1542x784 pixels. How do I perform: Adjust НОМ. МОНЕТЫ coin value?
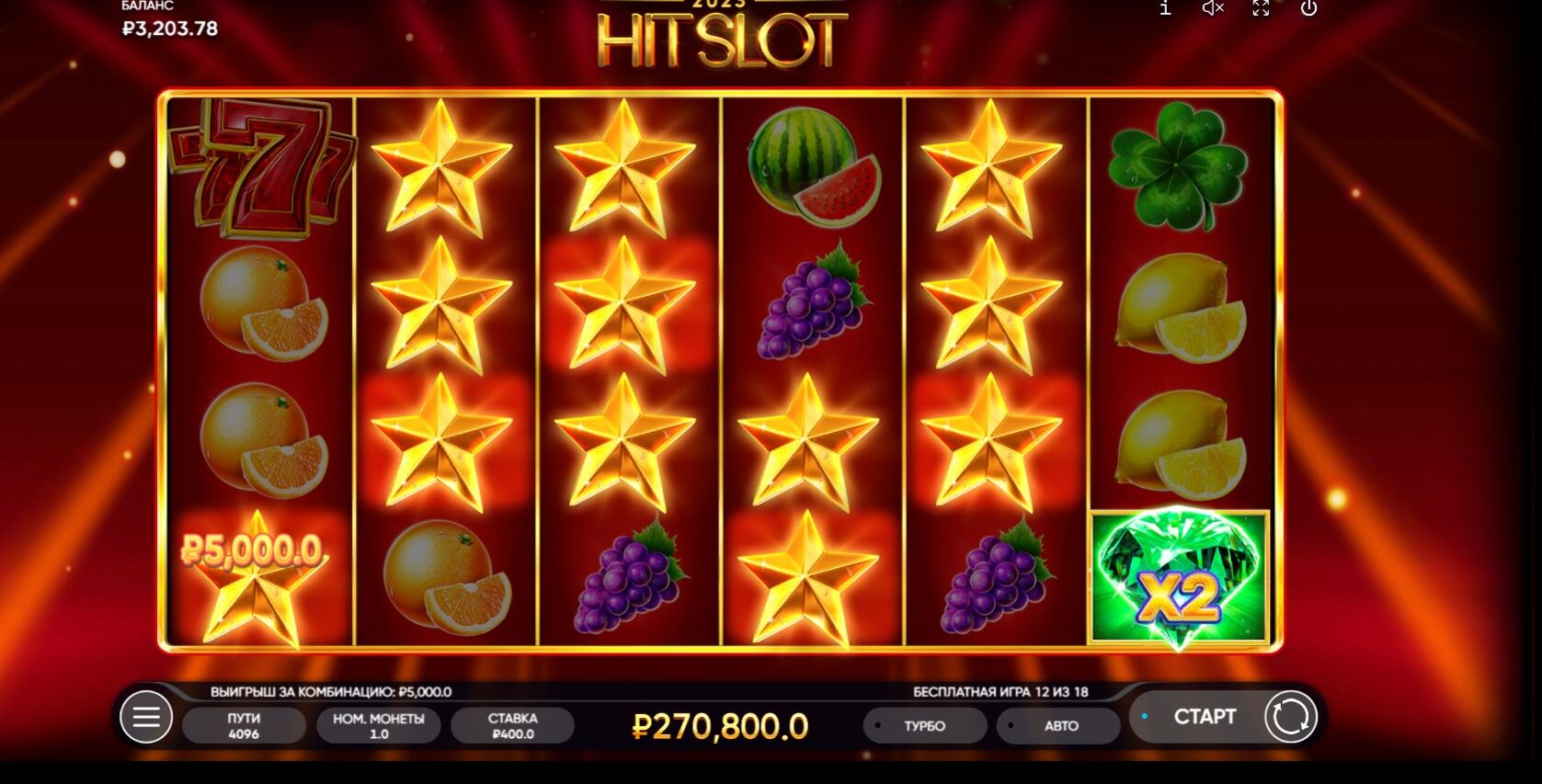click(x=378, y=725)
